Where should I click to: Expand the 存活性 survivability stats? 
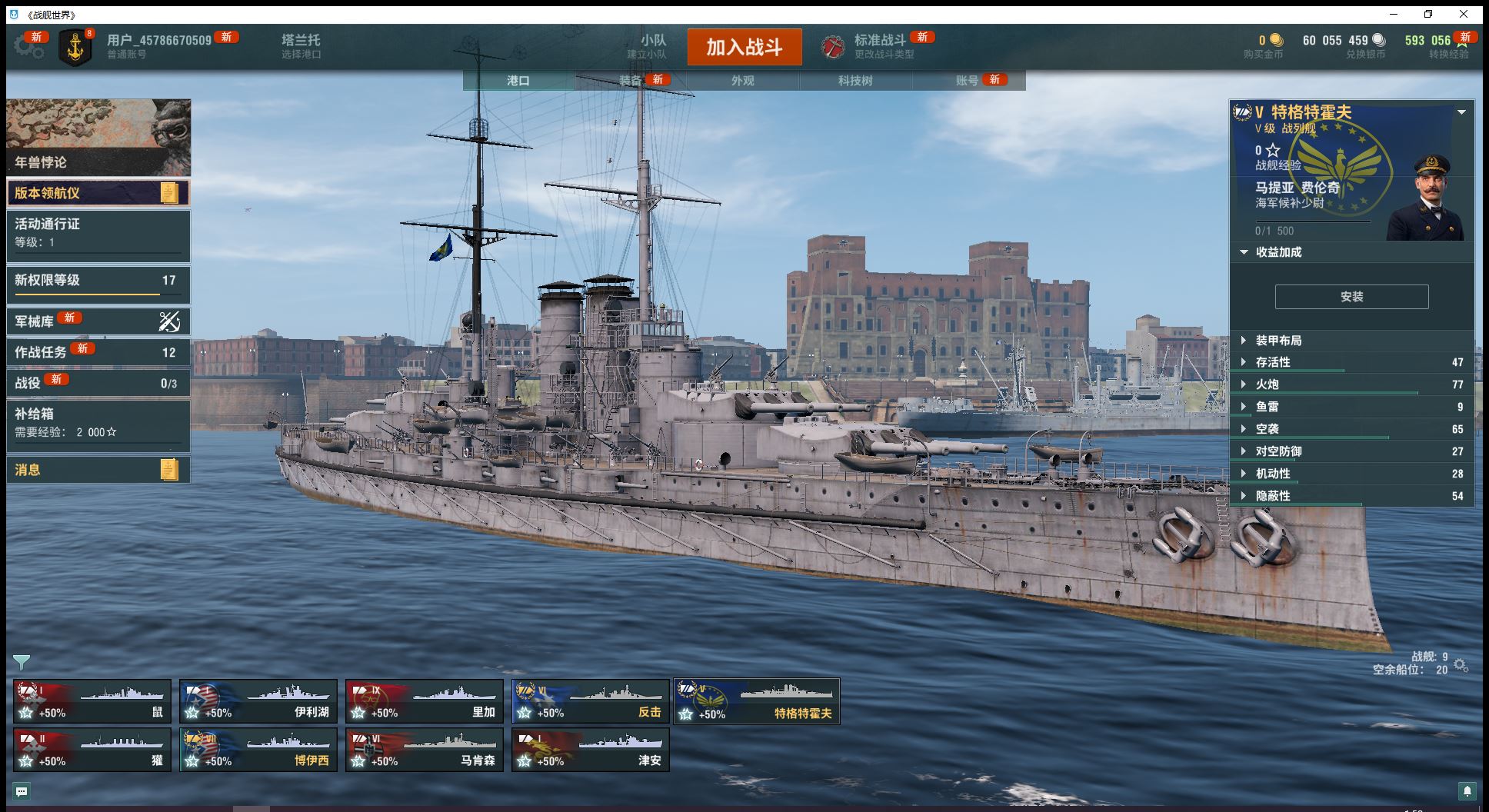click(x=1272, y=362)
